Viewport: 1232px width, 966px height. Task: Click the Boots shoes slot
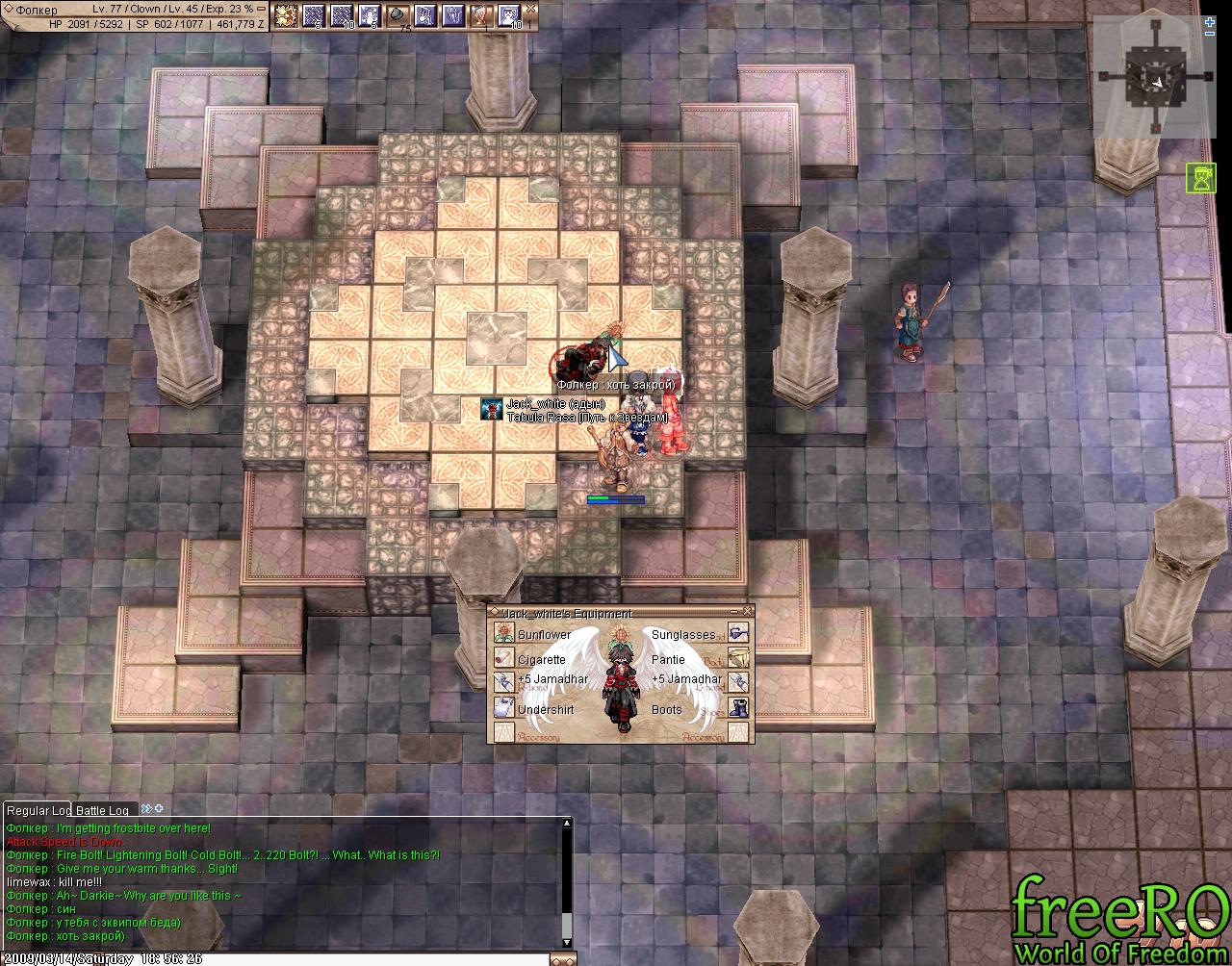738,708
